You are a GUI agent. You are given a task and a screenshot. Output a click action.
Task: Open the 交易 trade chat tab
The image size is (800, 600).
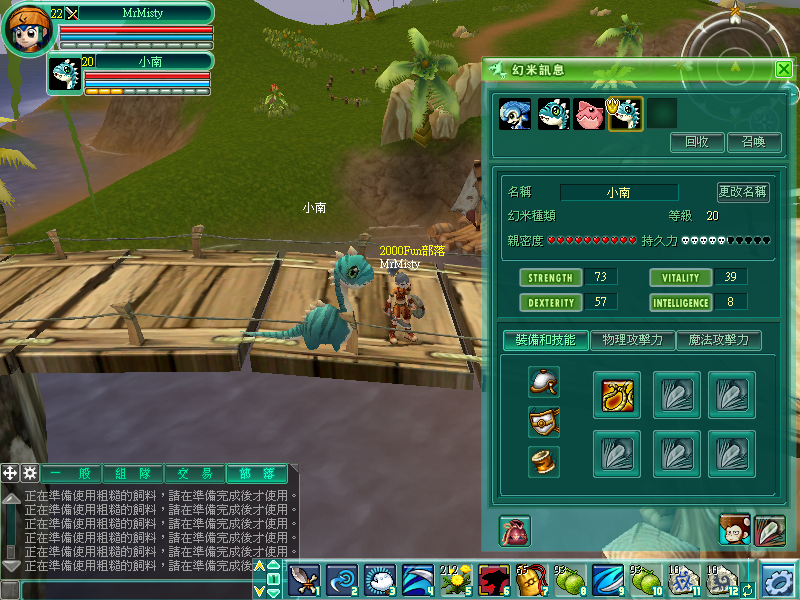coord(193,474)
